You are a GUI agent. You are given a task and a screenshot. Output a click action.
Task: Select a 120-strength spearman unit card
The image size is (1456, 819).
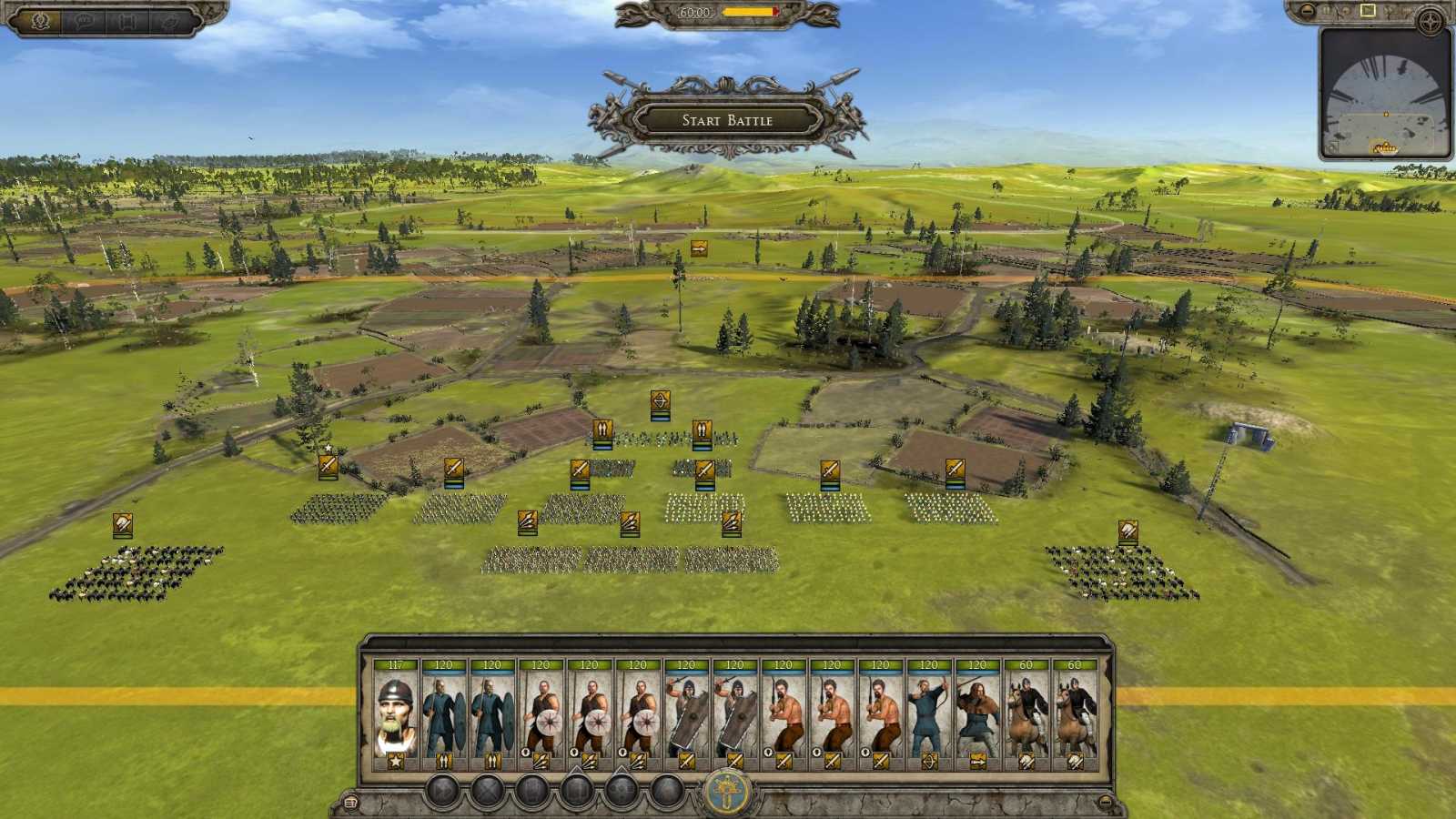coord(443,710)
